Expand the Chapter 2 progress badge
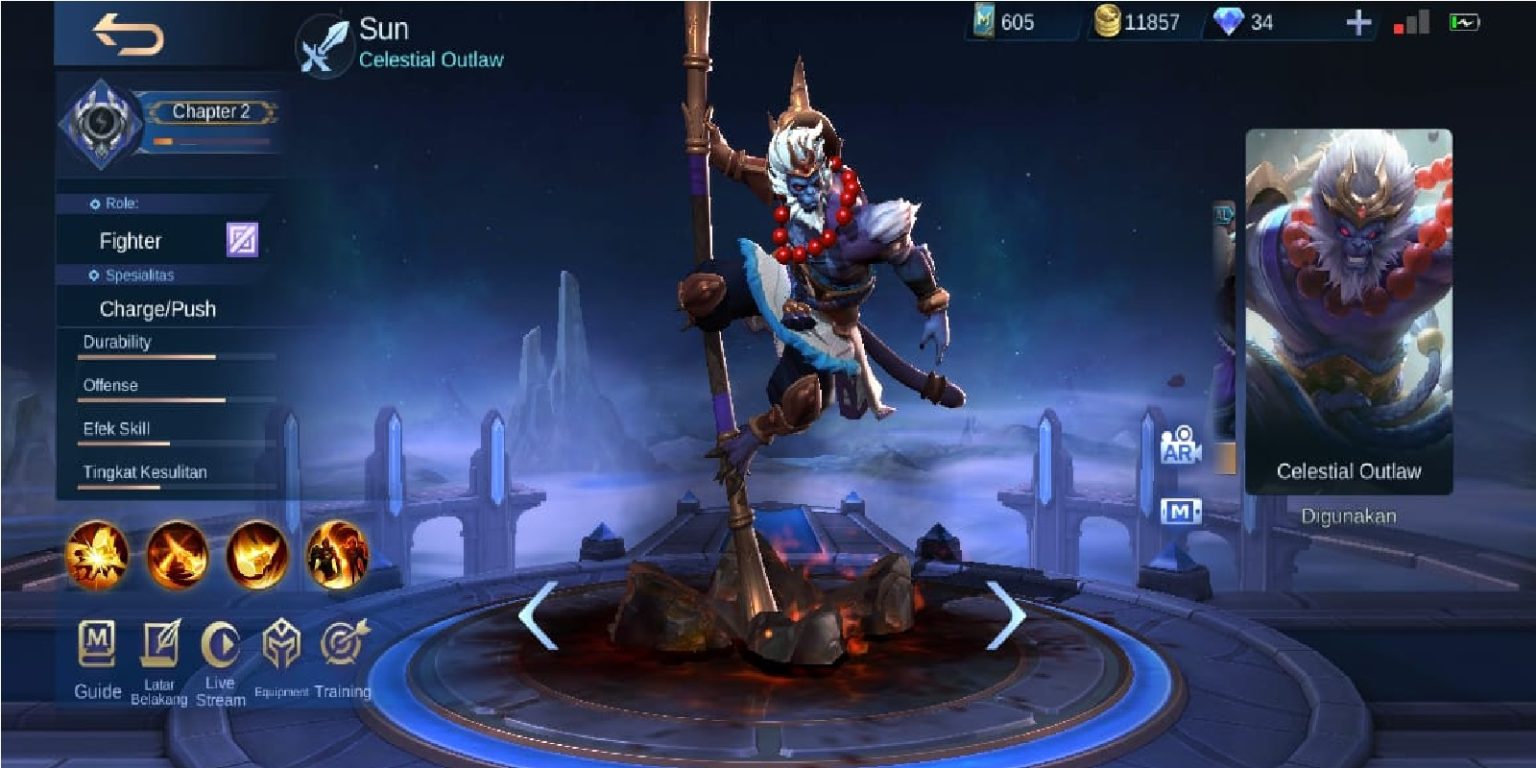 pyautogui.click(x=210, y=112)
